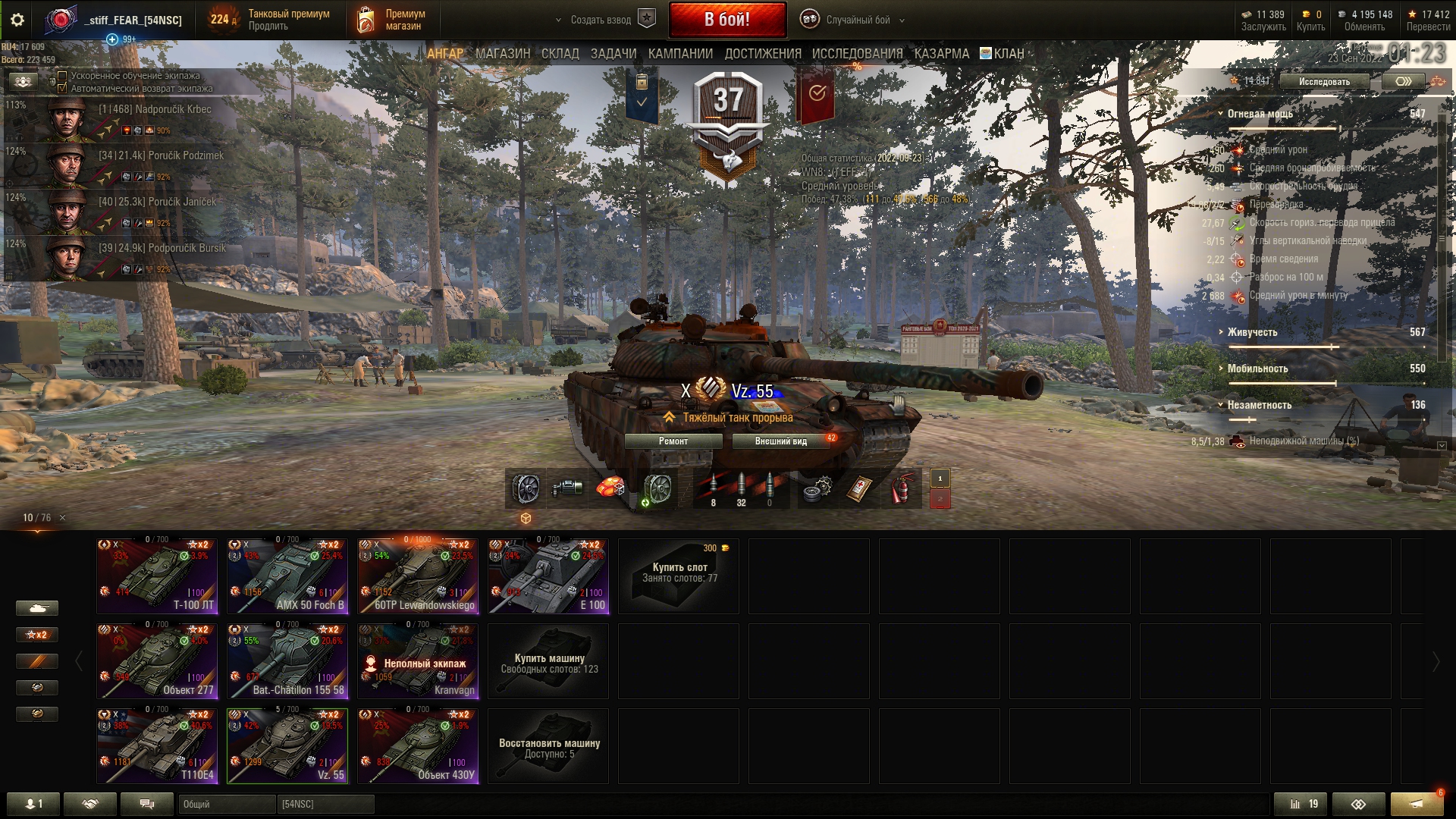Screen dimensions: 1456x819
Task: Open the МАГАЗИН store tab
Action: [503, 54]
